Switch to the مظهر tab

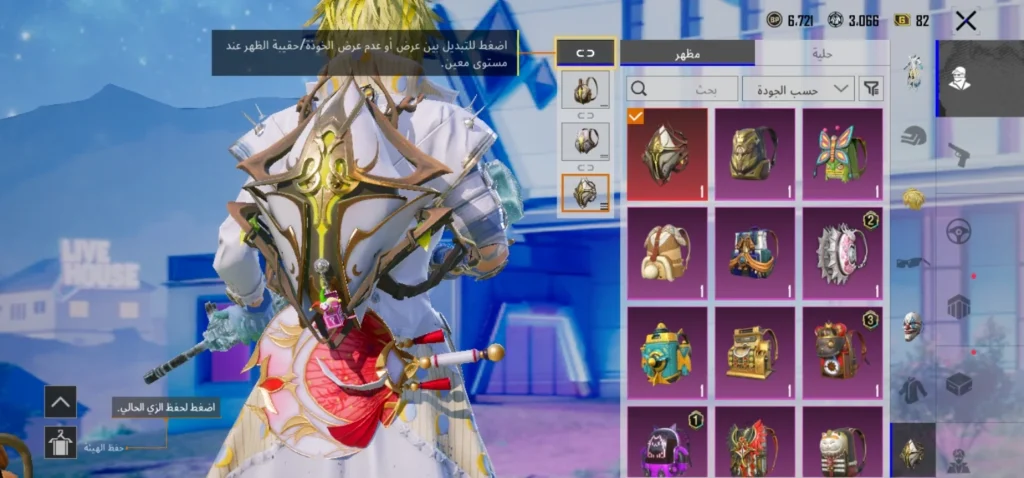pos(687,53)
